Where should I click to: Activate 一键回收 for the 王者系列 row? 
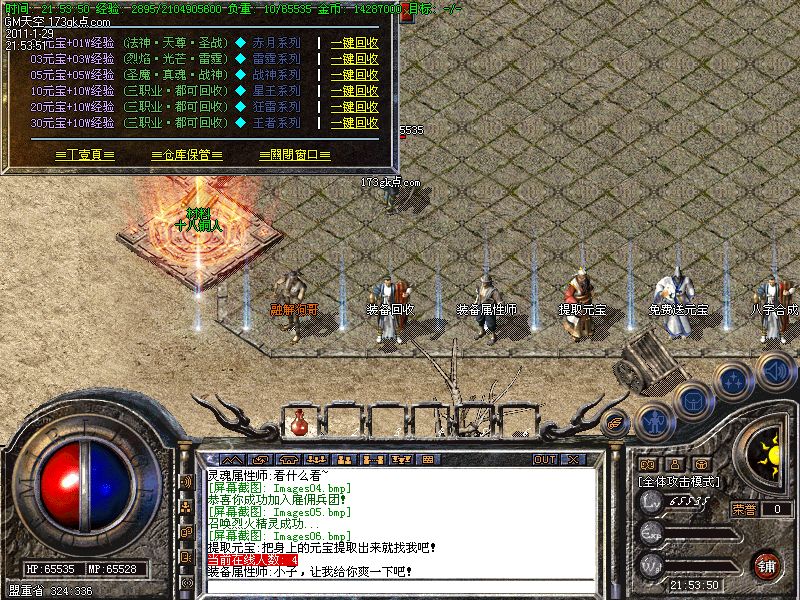click(354, 123)
